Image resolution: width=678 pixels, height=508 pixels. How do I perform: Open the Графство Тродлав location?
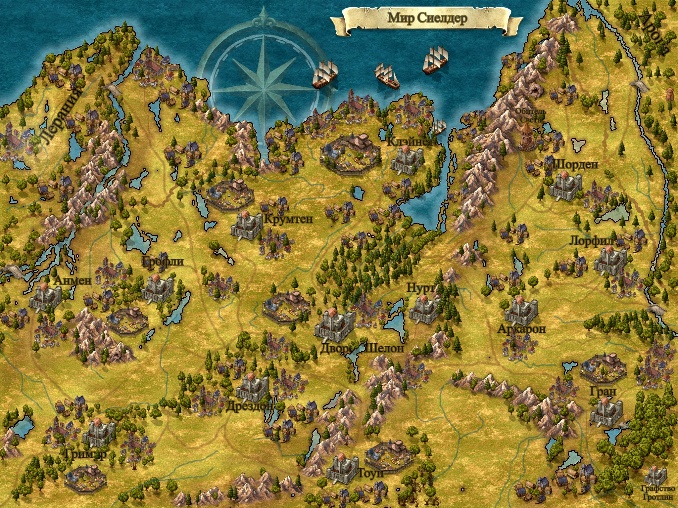click(655, 476)
